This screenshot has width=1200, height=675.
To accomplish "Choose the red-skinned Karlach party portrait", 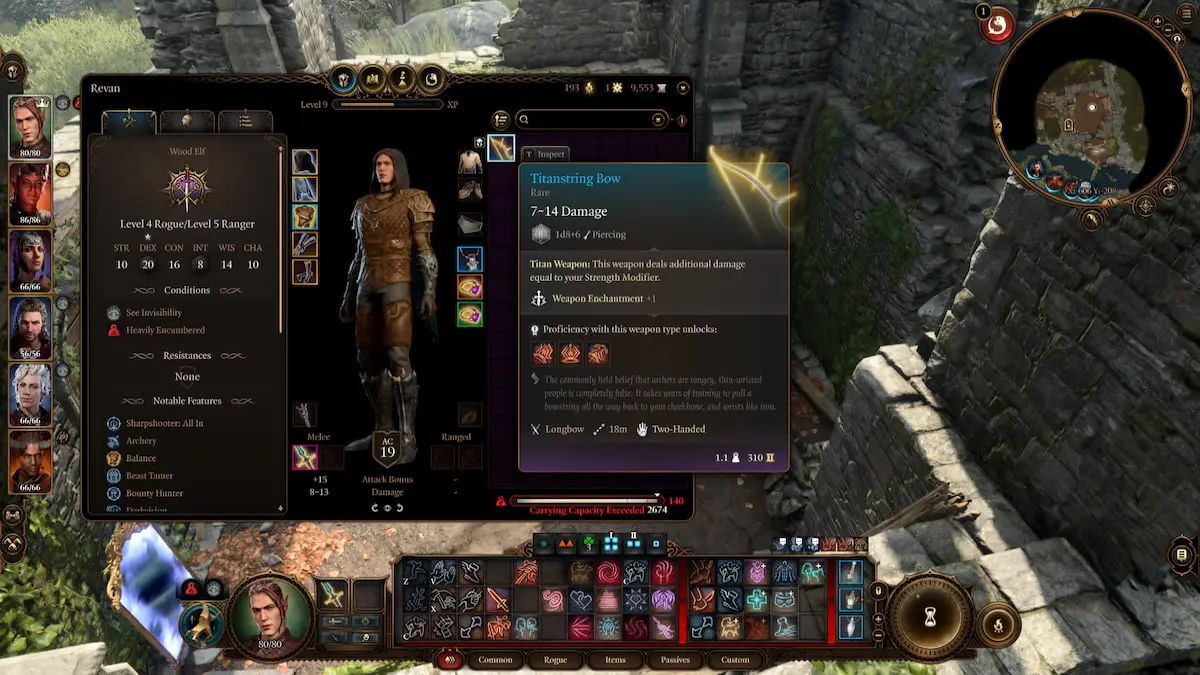I will (30, 192).
